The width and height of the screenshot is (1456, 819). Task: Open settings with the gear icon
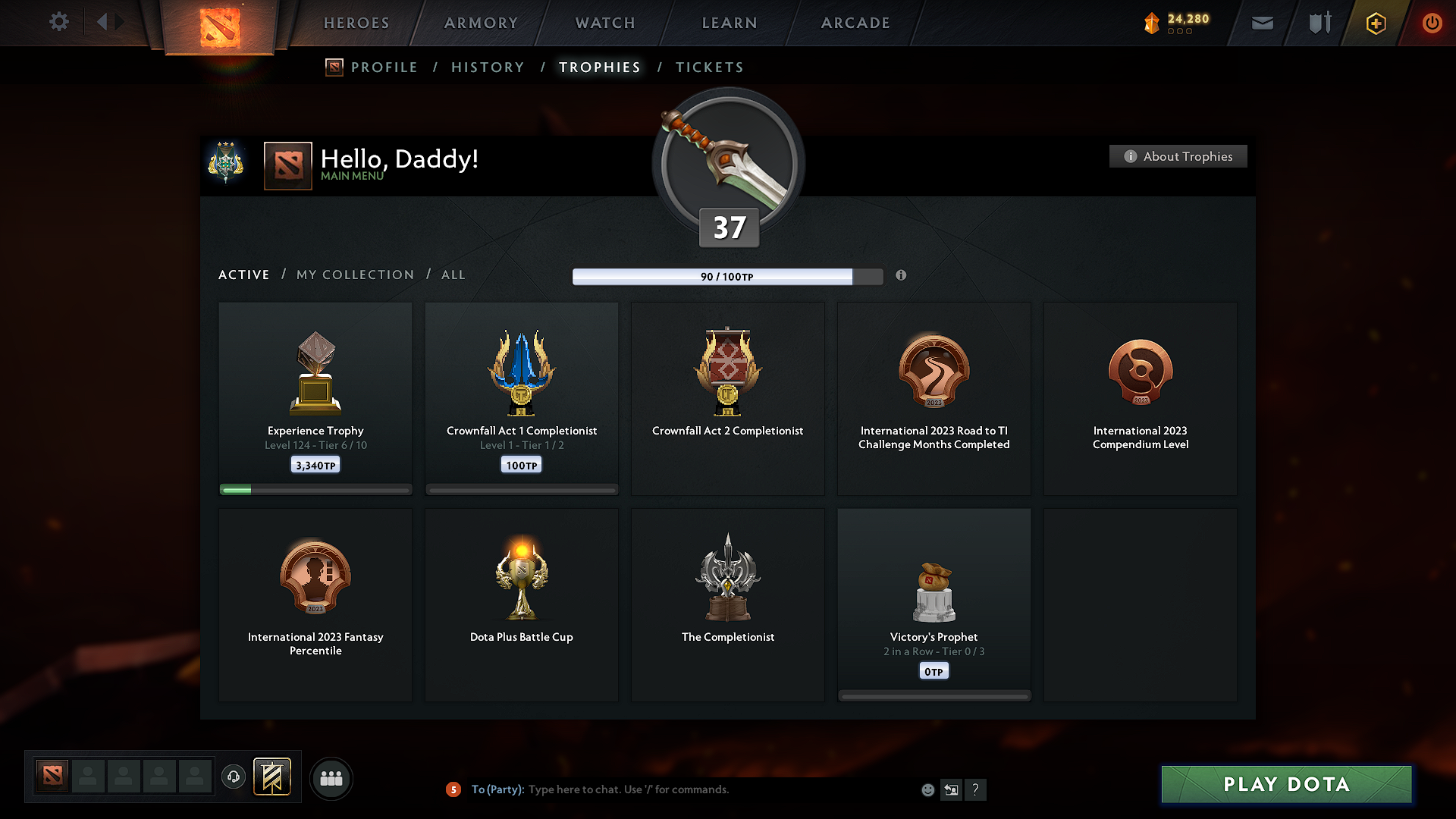pyautogui.click(x=59, y=22)
